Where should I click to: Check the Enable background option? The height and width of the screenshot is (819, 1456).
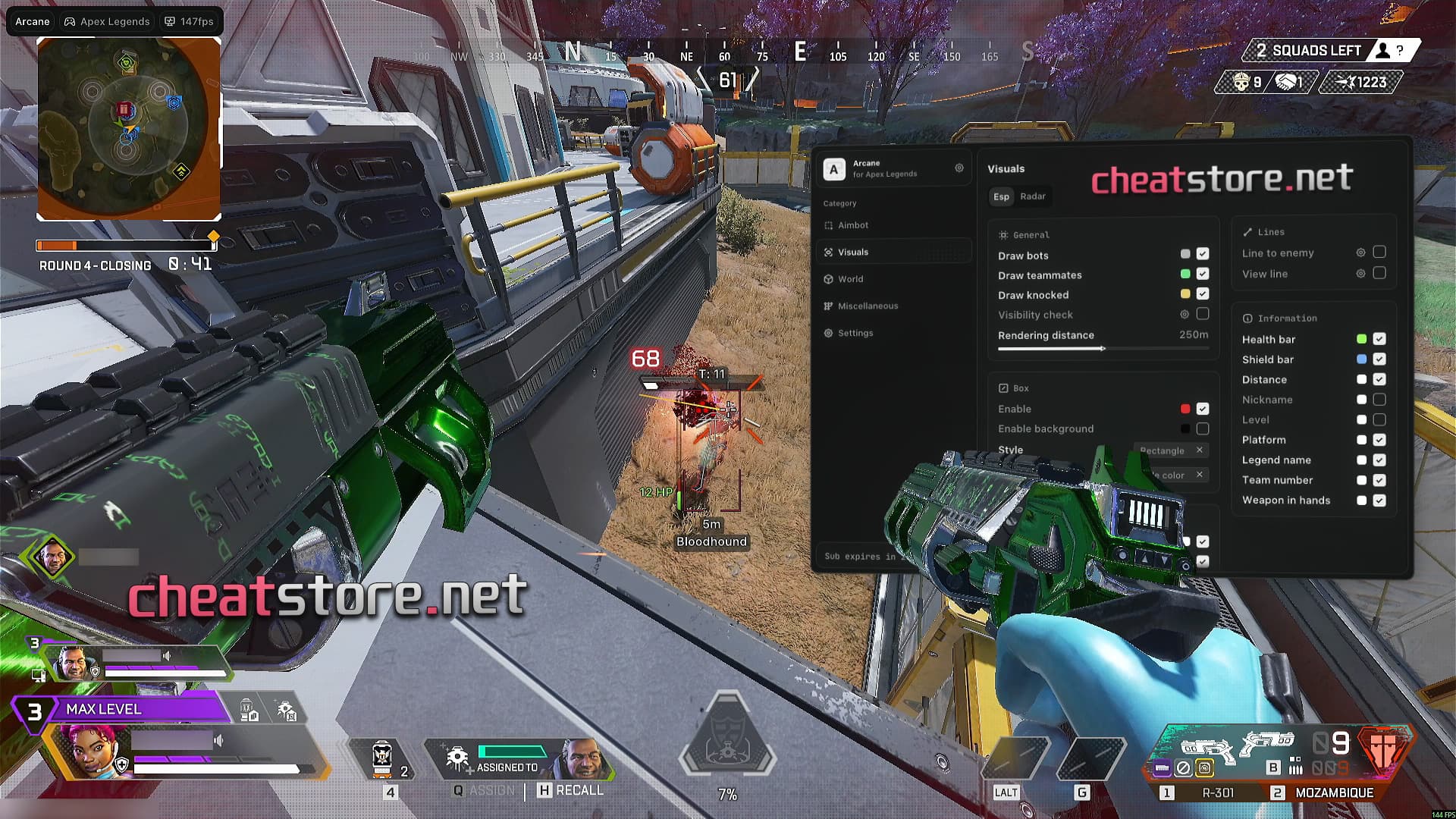(1202, 428)
